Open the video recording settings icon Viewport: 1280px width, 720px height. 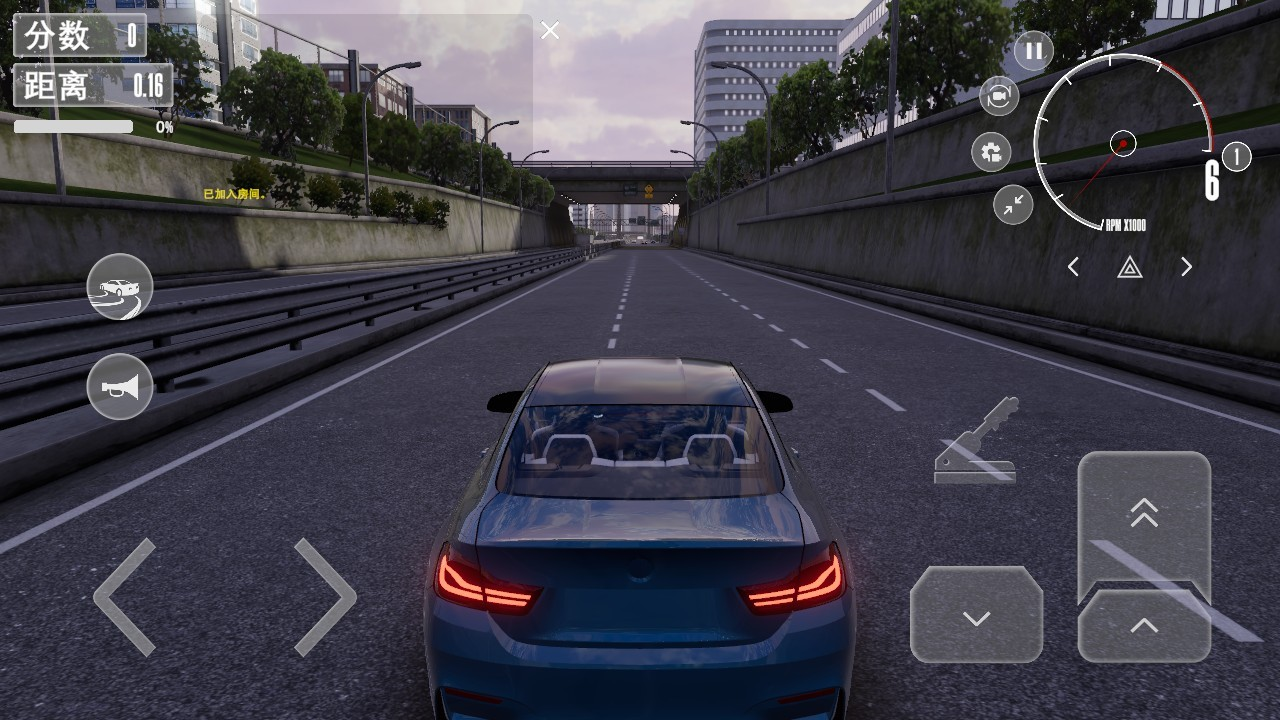tap(991, 152)
